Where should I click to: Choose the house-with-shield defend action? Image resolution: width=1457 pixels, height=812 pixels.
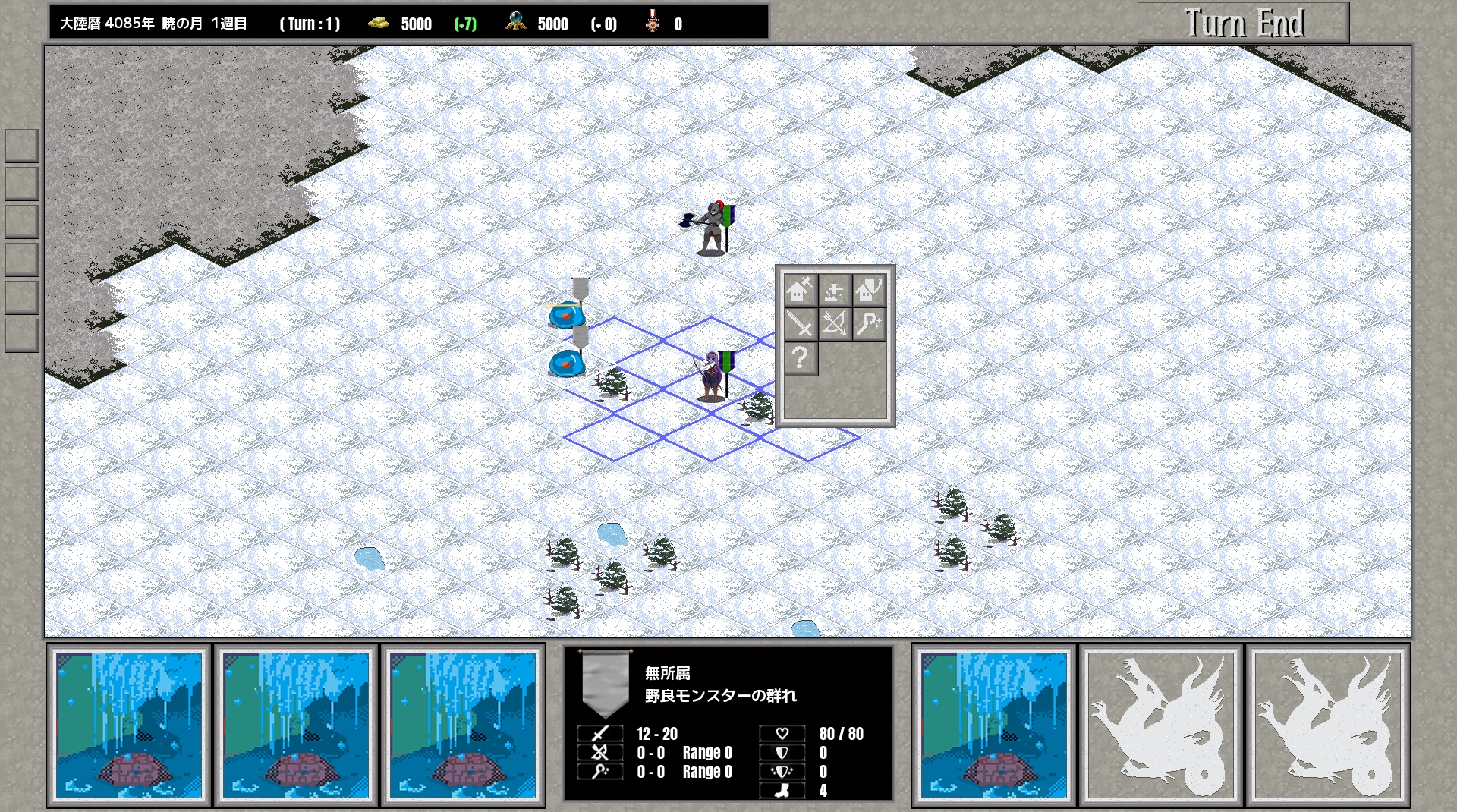tap(869, 290)
